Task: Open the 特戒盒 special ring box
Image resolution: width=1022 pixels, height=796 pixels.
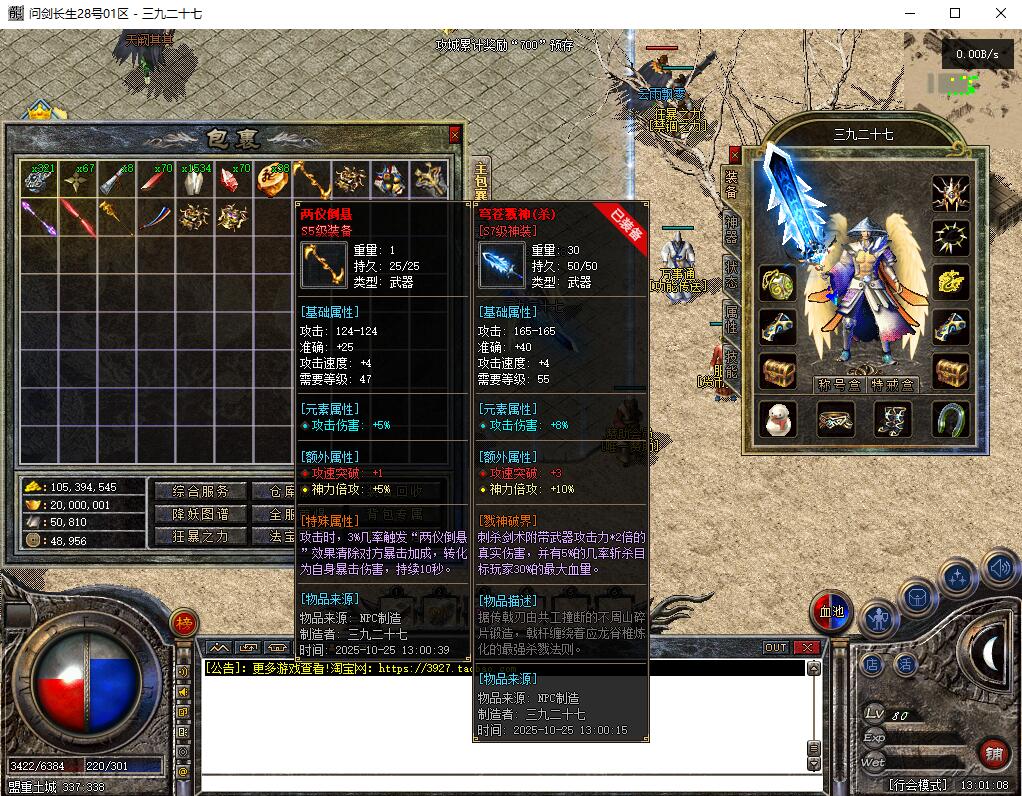Action: point(890,384)
